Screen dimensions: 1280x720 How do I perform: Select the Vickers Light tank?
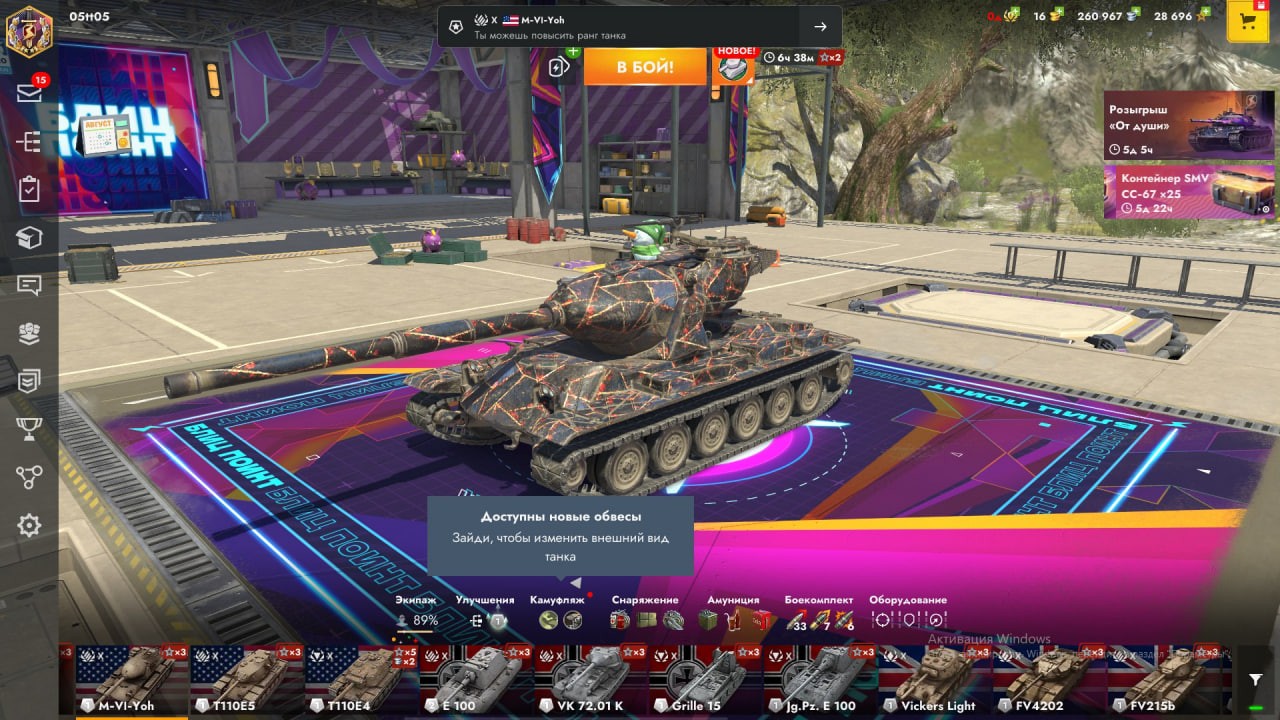[935, 680]
